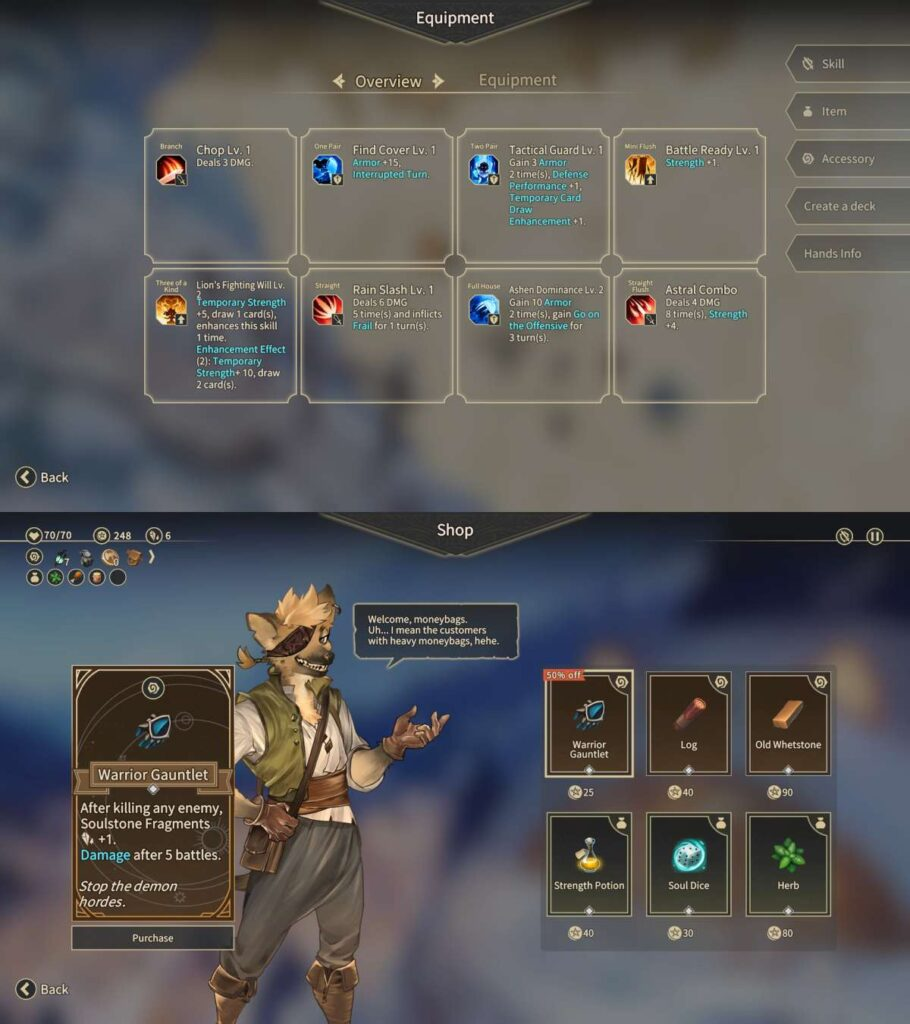This screenshot has height=1024, width=910.
Task: Select the Chop Lv. 1 skill card
Action: coord(220,195)
